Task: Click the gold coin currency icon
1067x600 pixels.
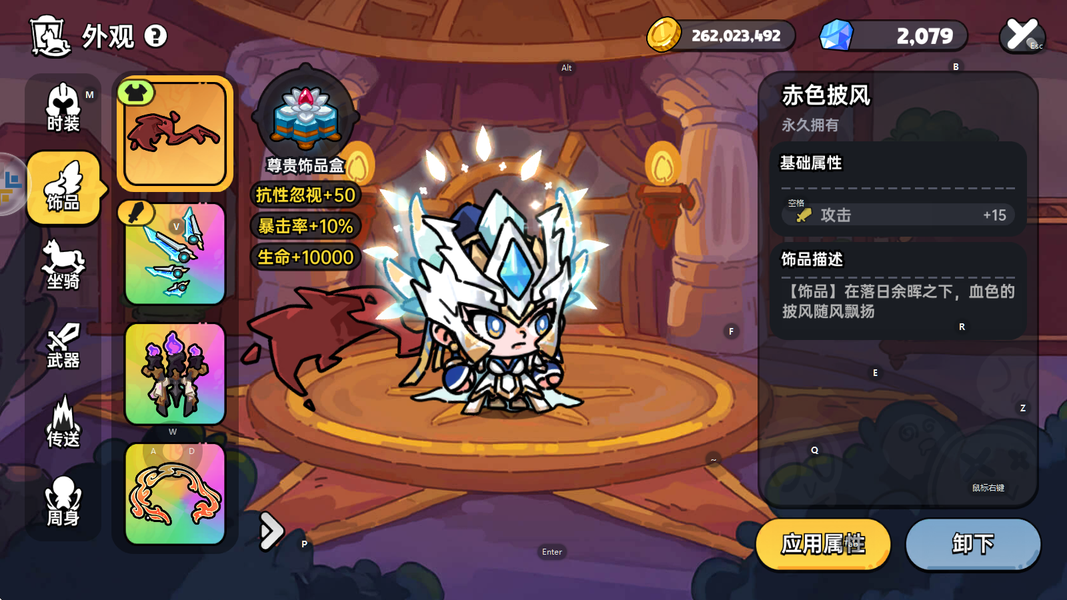Action: point(663,35)
